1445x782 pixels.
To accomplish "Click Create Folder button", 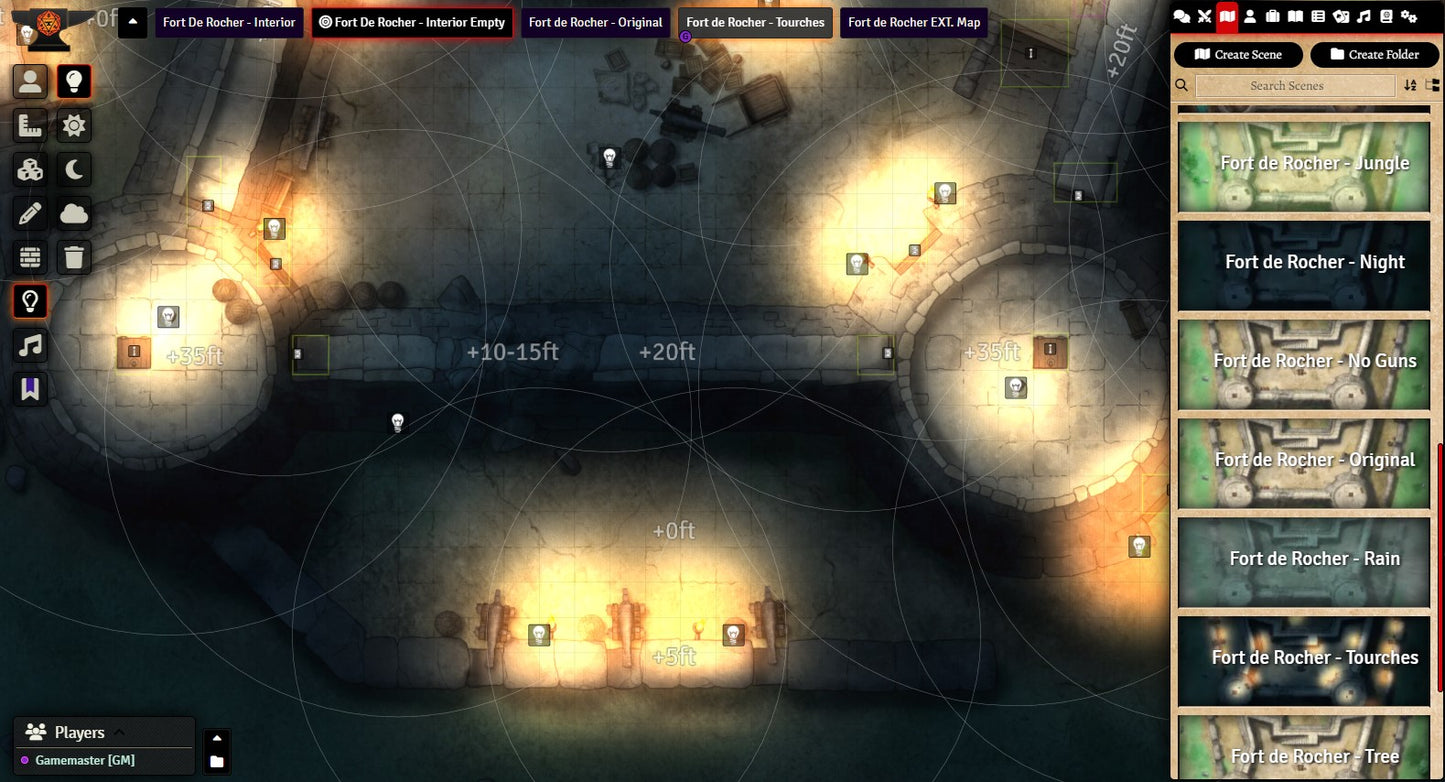I will [x=1374, y=54].
